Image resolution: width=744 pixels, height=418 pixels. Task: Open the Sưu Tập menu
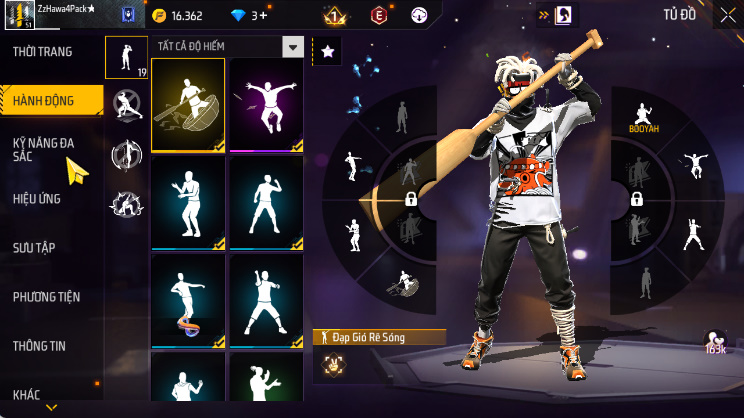coord(33,247)
